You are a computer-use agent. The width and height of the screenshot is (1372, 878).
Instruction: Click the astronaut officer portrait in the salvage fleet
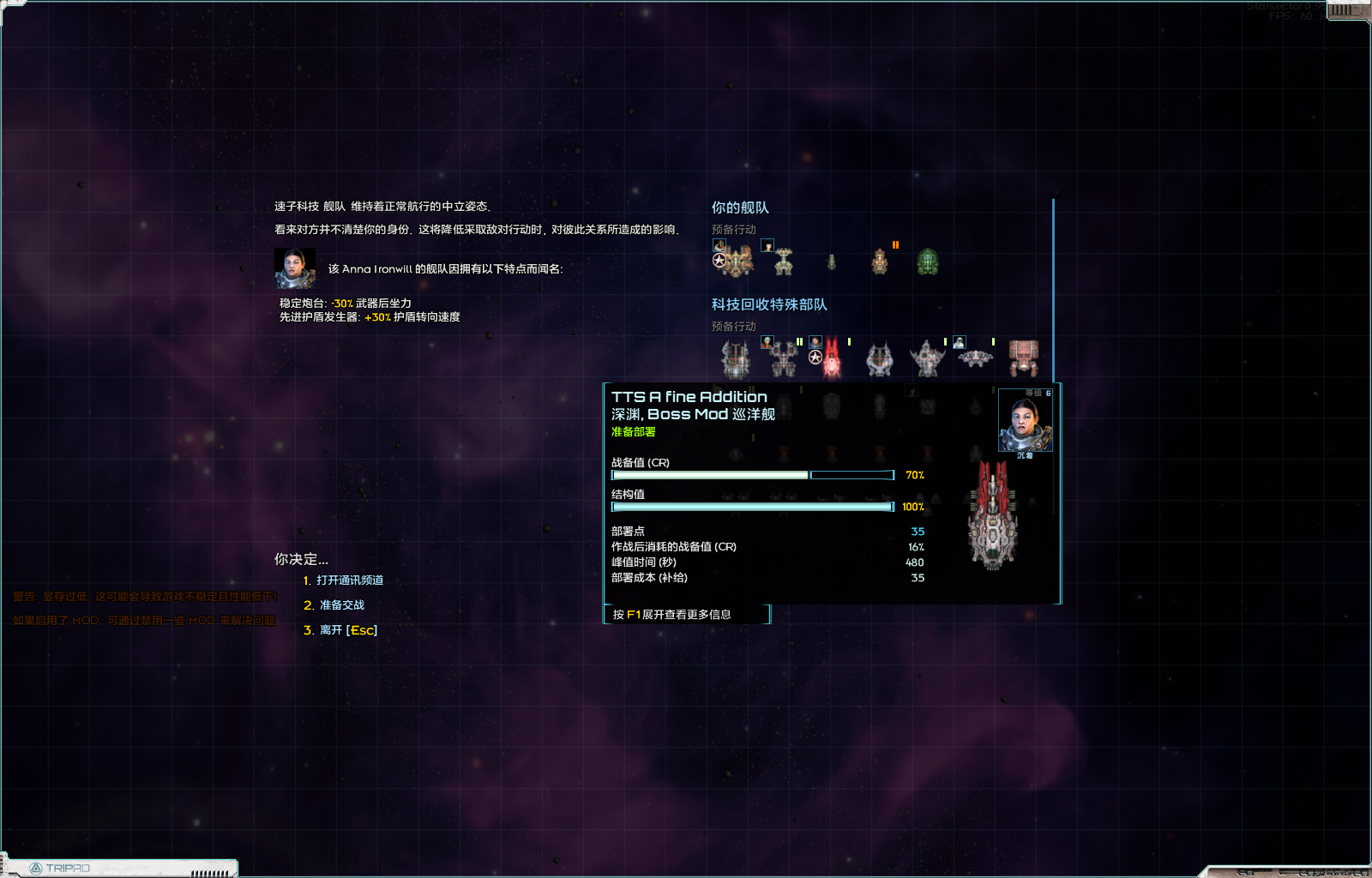coord(960,342)
